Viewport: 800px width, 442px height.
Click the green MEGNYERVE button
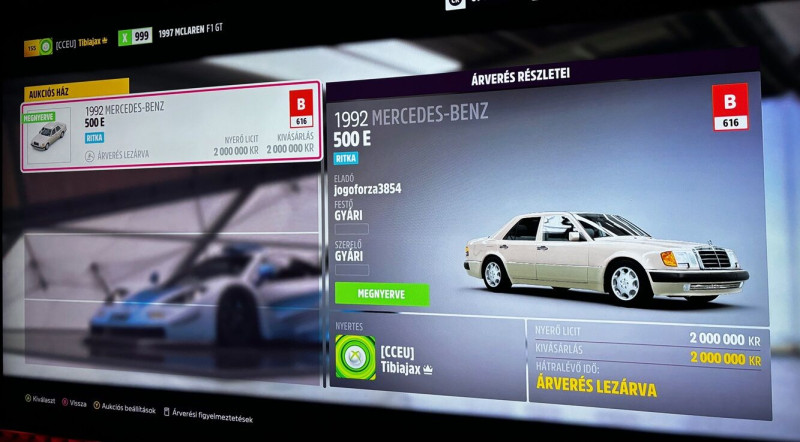[380, 293]
